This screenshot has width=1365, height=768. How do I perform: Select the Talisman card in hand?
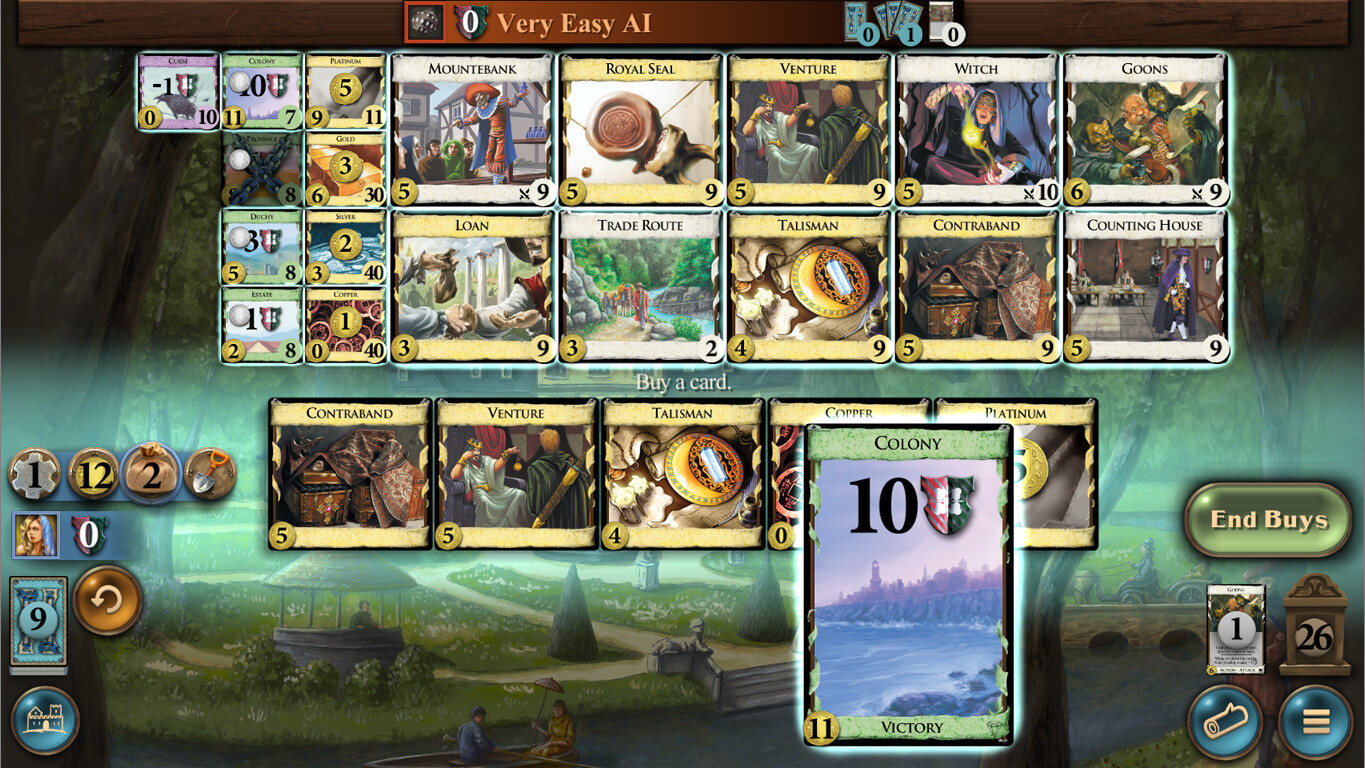coord(682,470)
